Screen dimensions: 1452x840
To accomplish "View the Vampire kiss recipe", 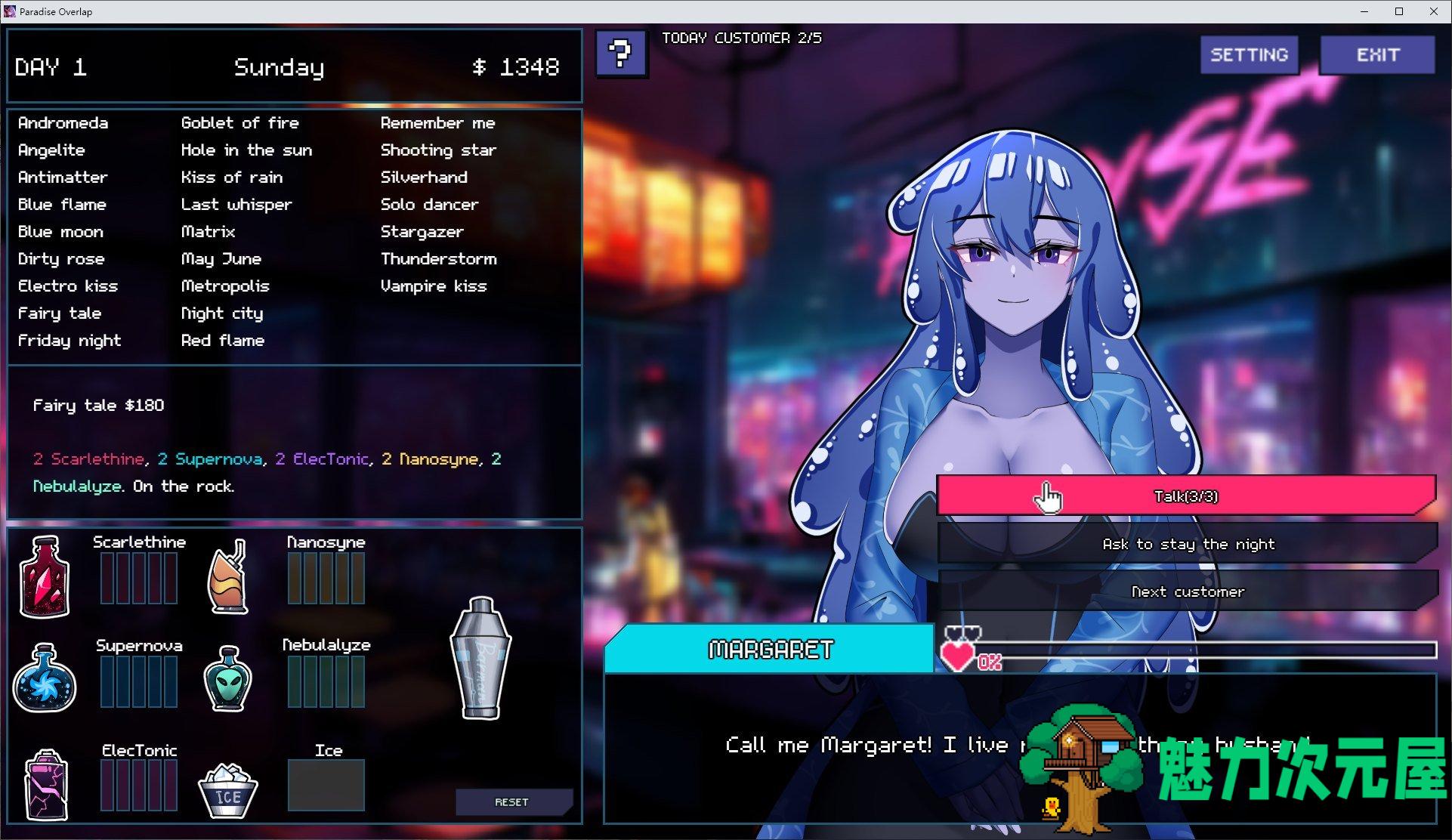I will click(x=434, y=286).
